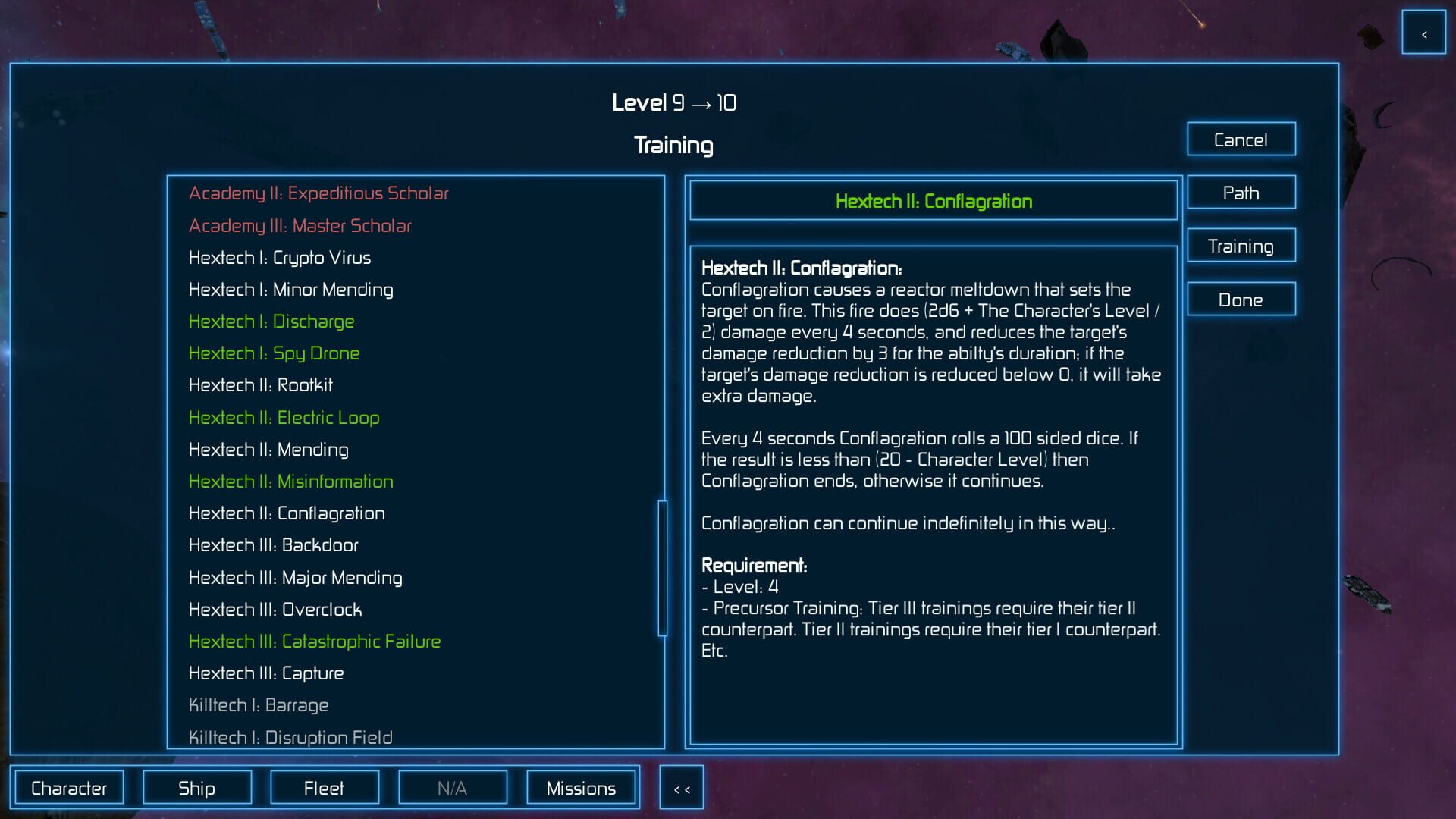Select Hextech I: Minor Mending
1456x819 pixels.
[x=290, y=290]
